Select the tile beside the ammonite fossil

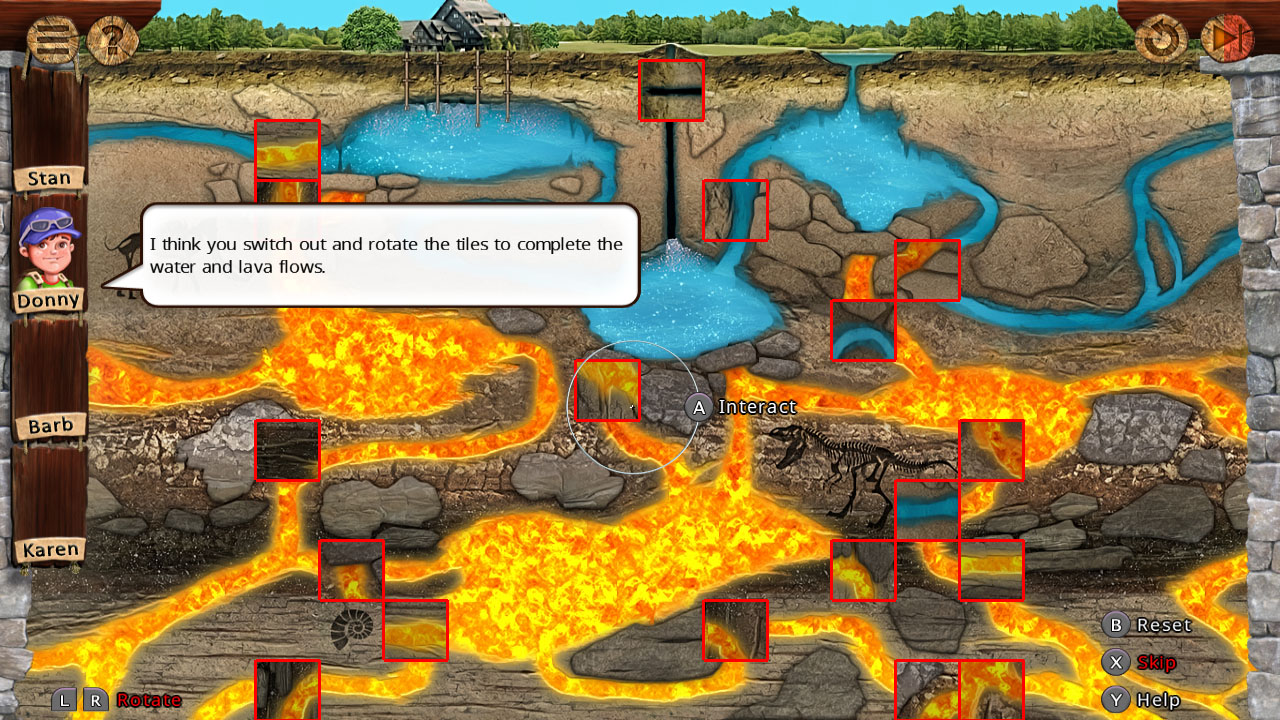tap(415, 630)
